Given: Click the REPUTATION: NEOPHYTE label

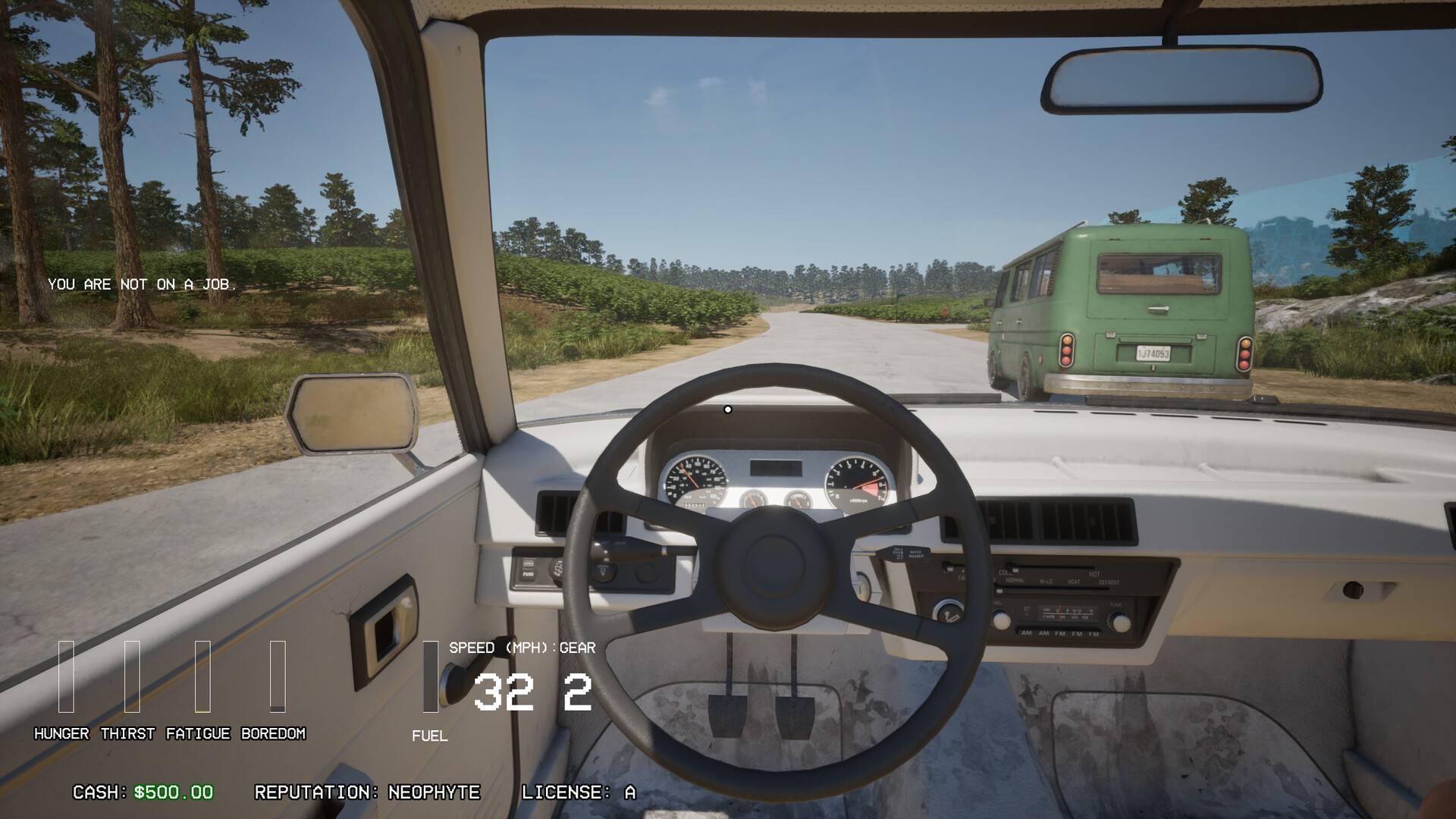Looking at the screenshot, I should coord(368,794).
